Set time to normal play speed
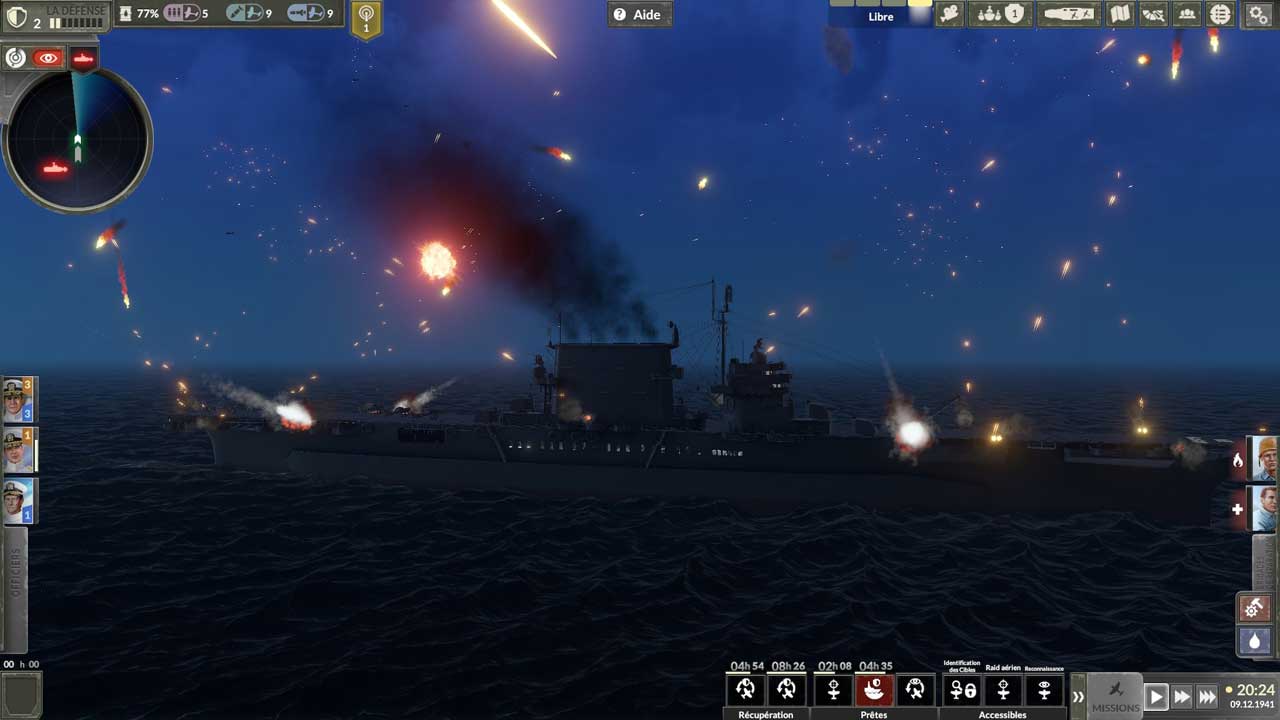 (x=1156, y=697)
